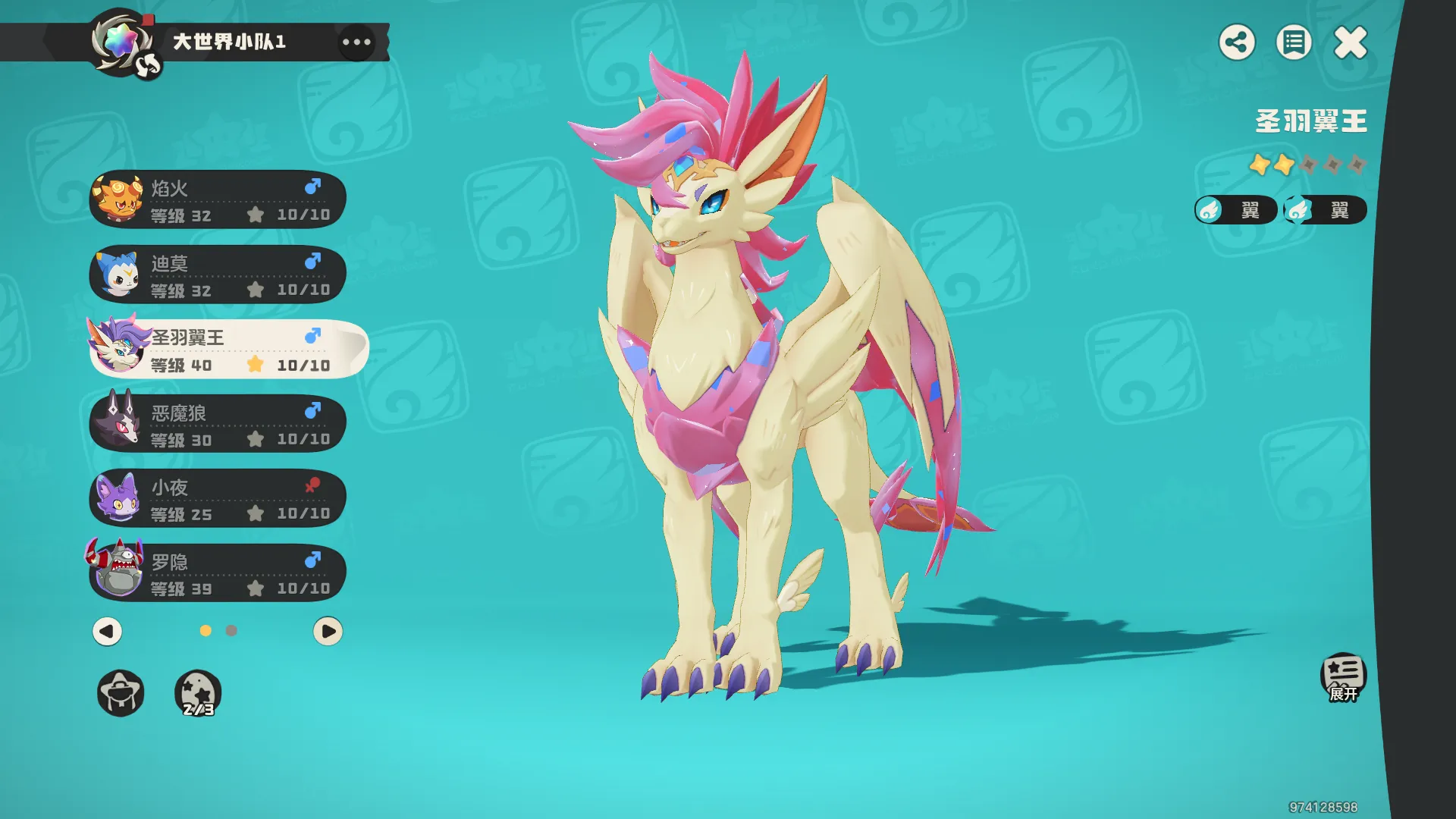Close the team screen
Image resolution: width=1456 pixels, height=819 pixels.
[x=1351, y=42]
